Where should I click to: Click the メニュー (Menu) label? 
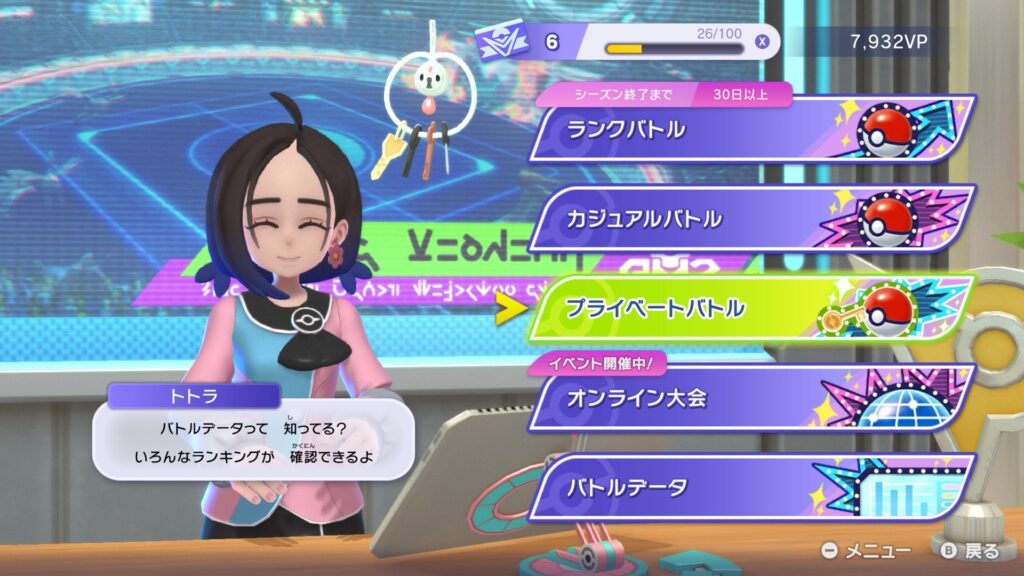(x=877, y=551)
